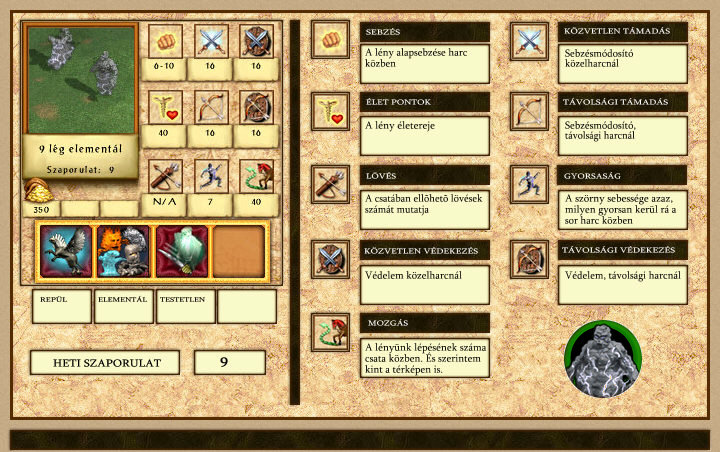Choose the winged griffin flying ability icon
The width and height of the screenshot is (720, 452).
[66, 251]
